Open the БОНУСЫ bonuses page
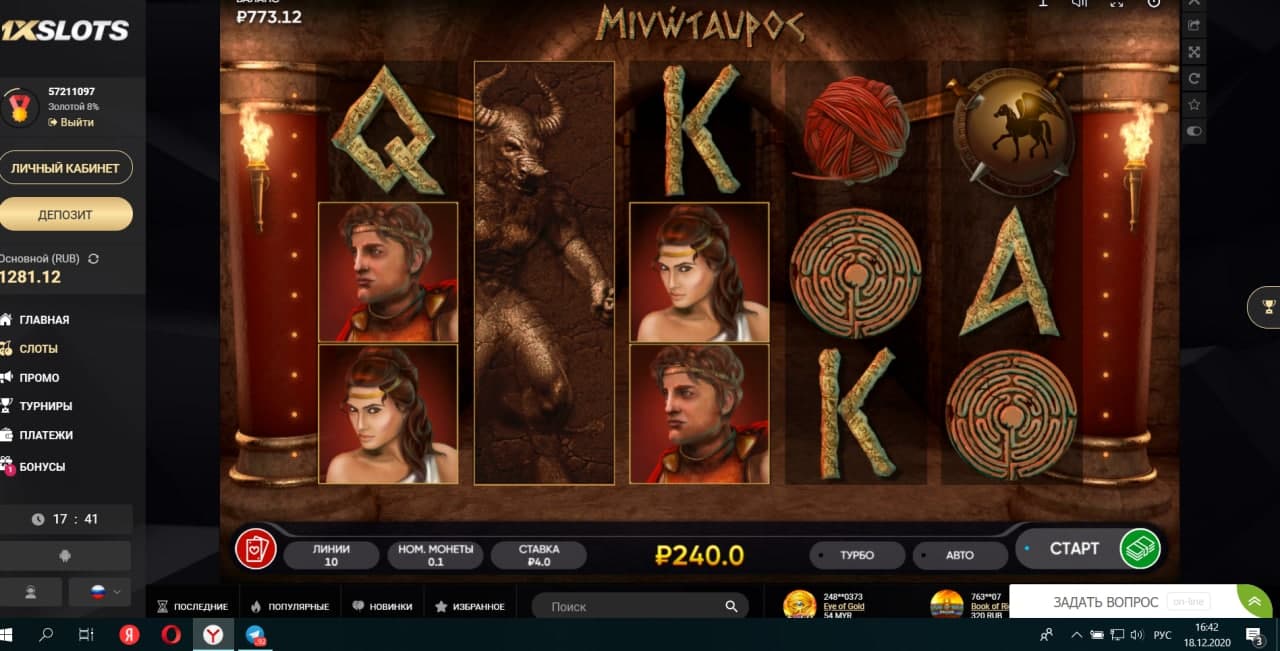 click(x=42, y=467)
